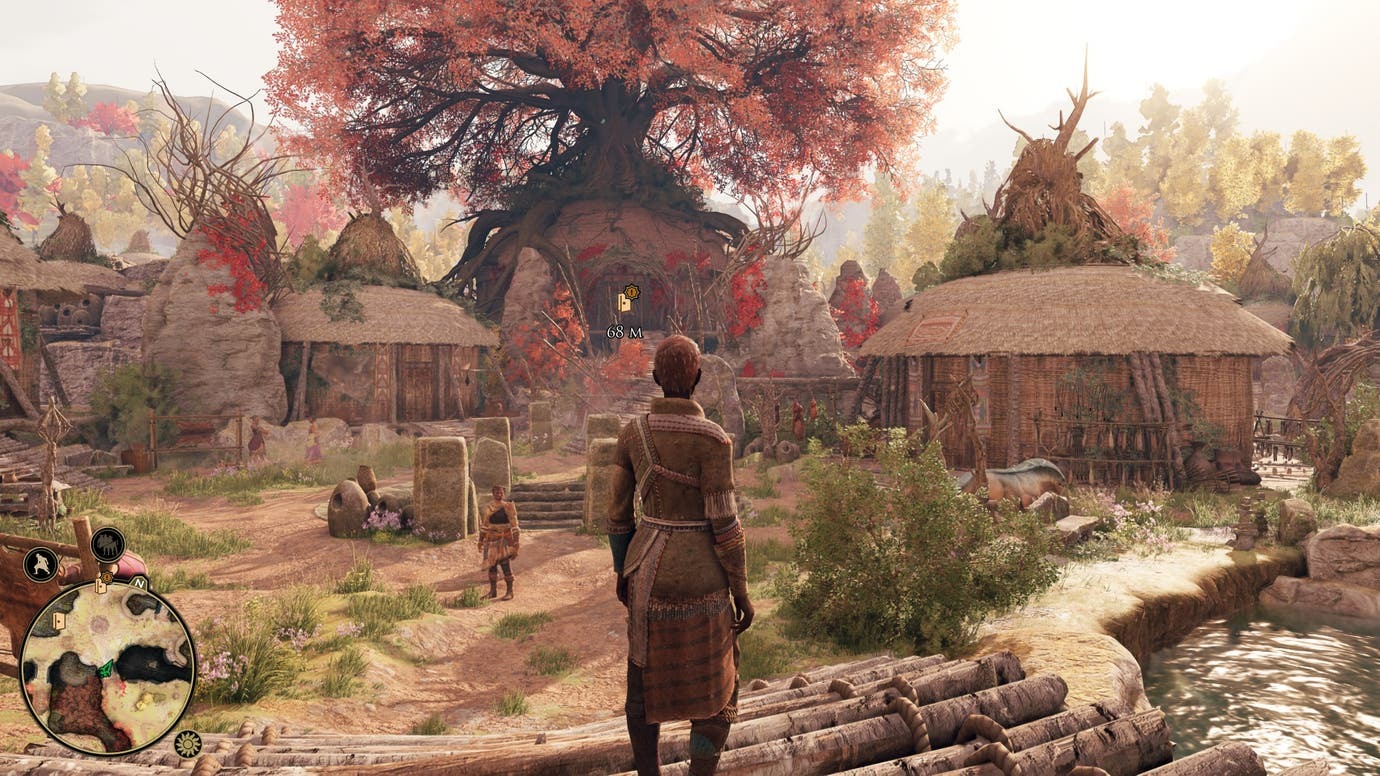Click the door marker inside the minimap
1380x776 pixels.
coord(58,620)
